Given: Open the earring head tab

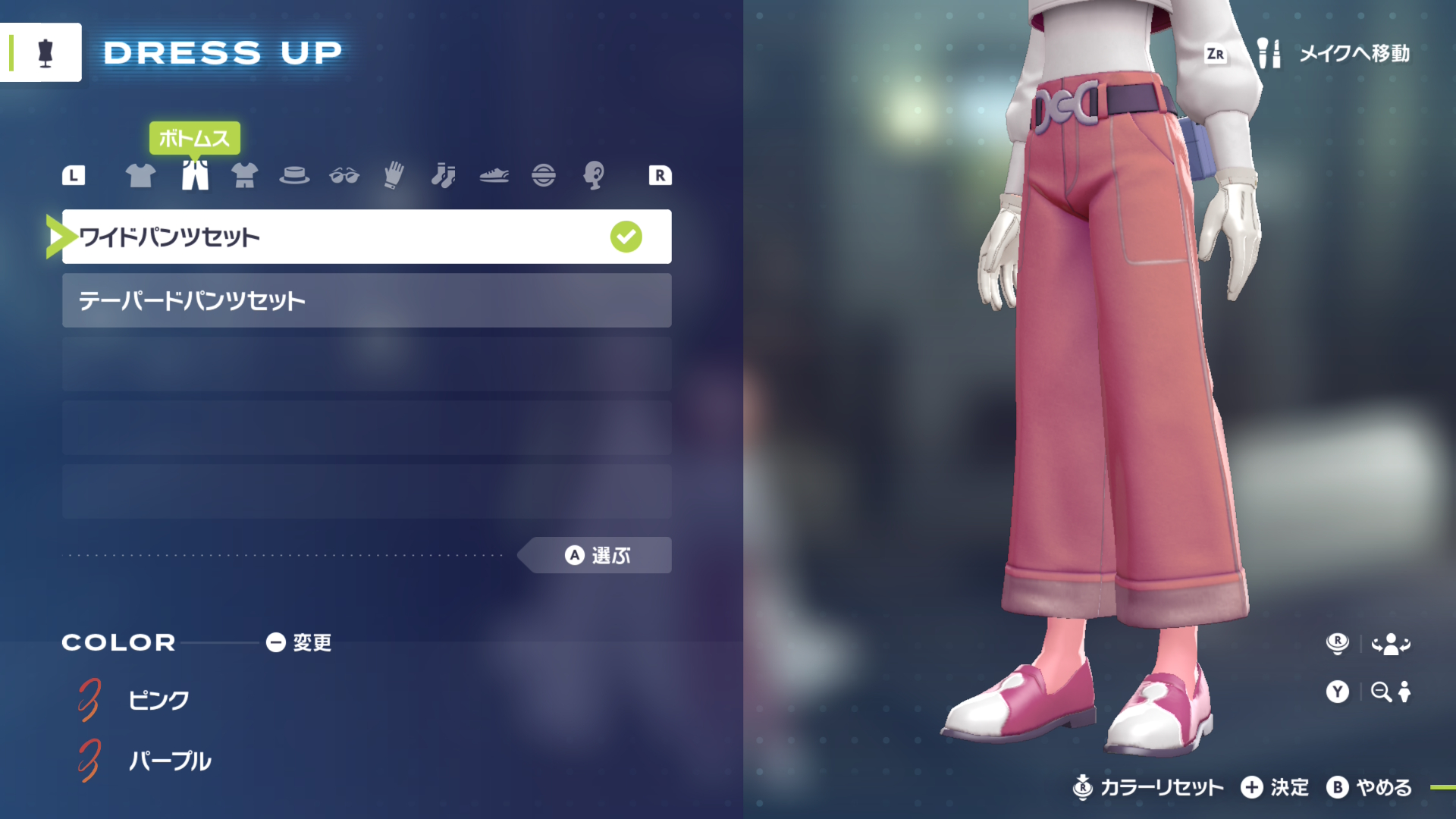Looking at the screenshot, I should pyautogui.click(x=594, y=175).
